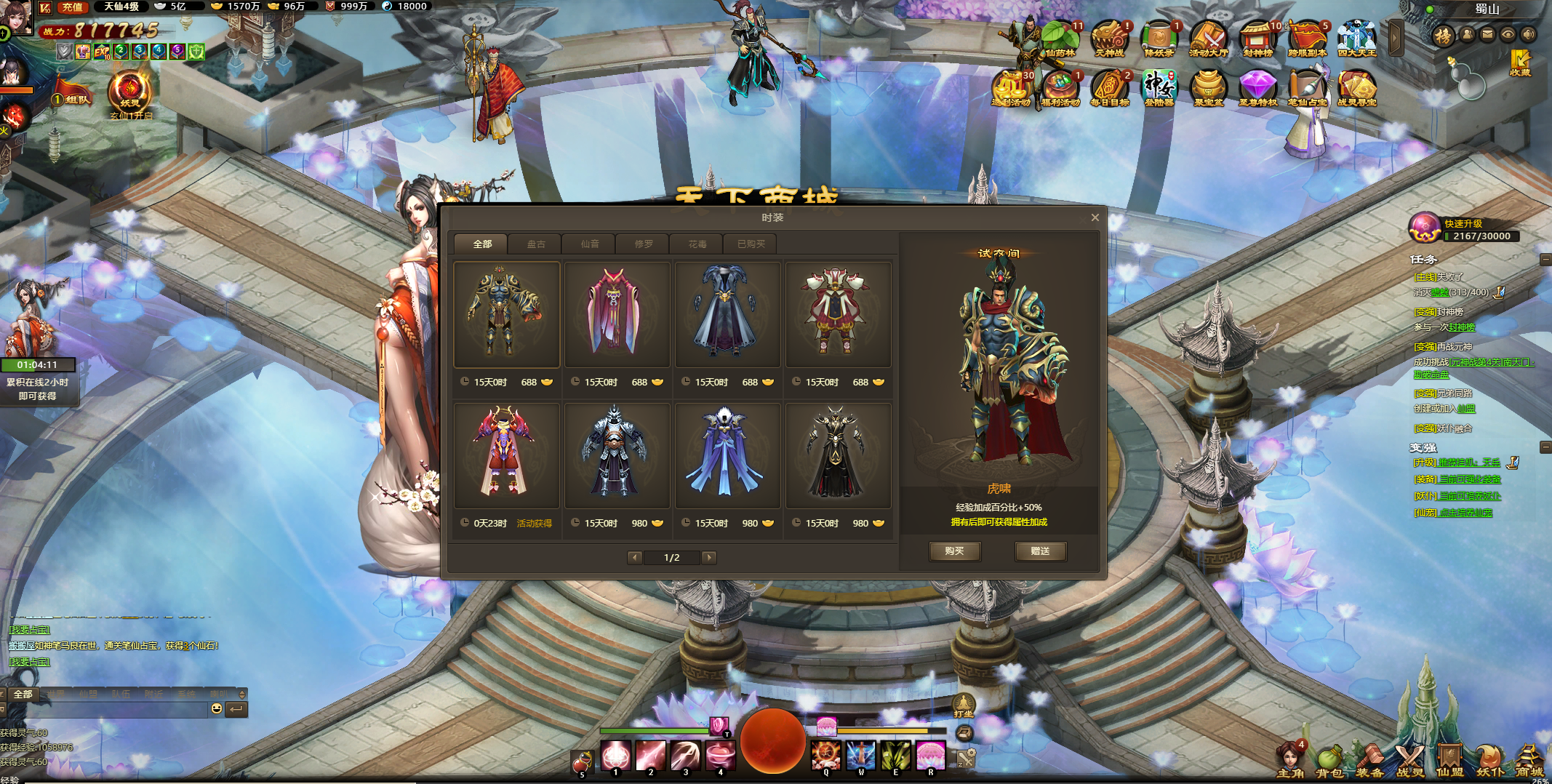Select the 全部 chat channel tab
1552x784 pixels.
(23, 695)
